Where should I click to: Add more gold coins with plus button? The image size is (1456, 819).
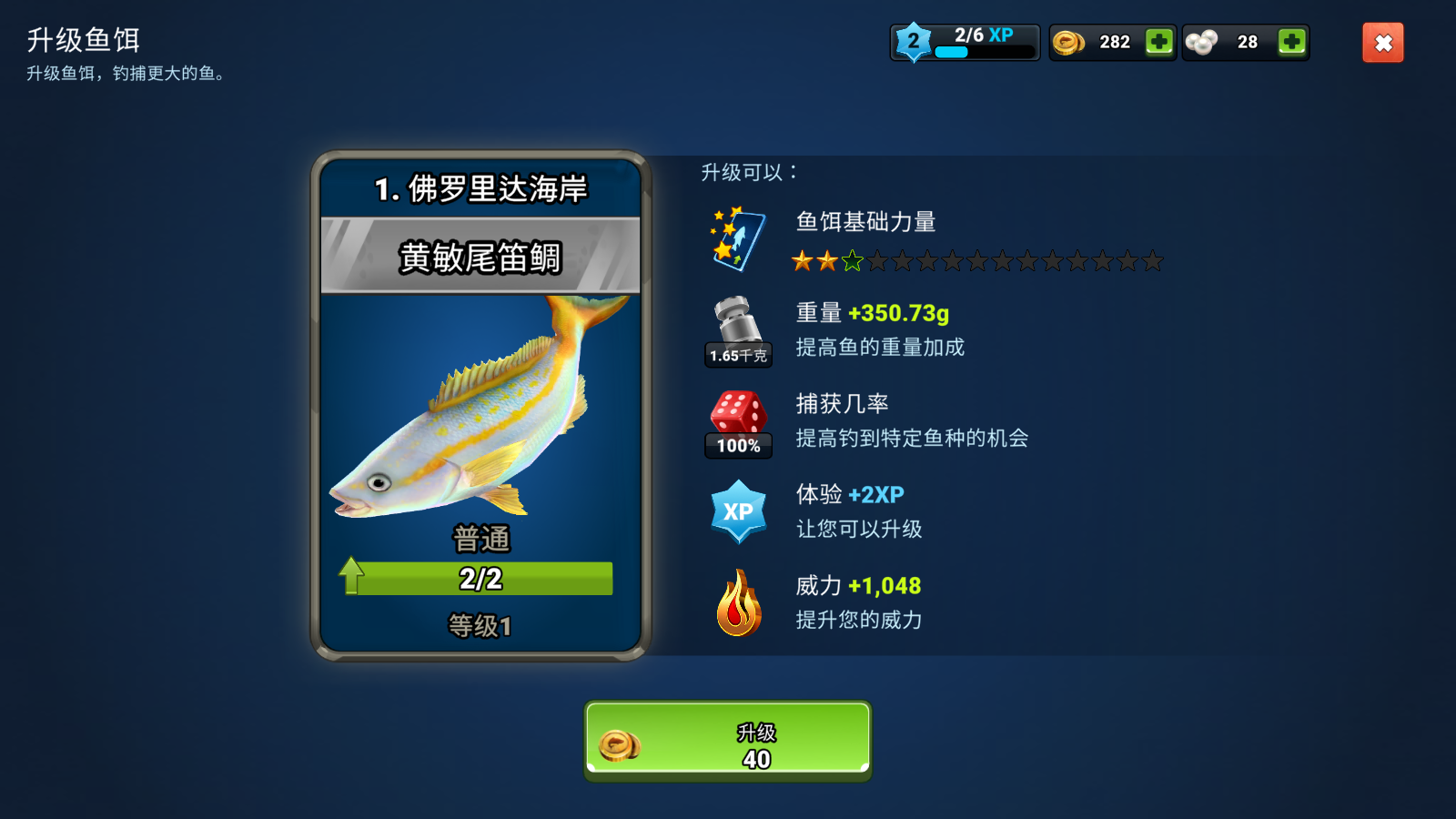(x=1158, y=42)
